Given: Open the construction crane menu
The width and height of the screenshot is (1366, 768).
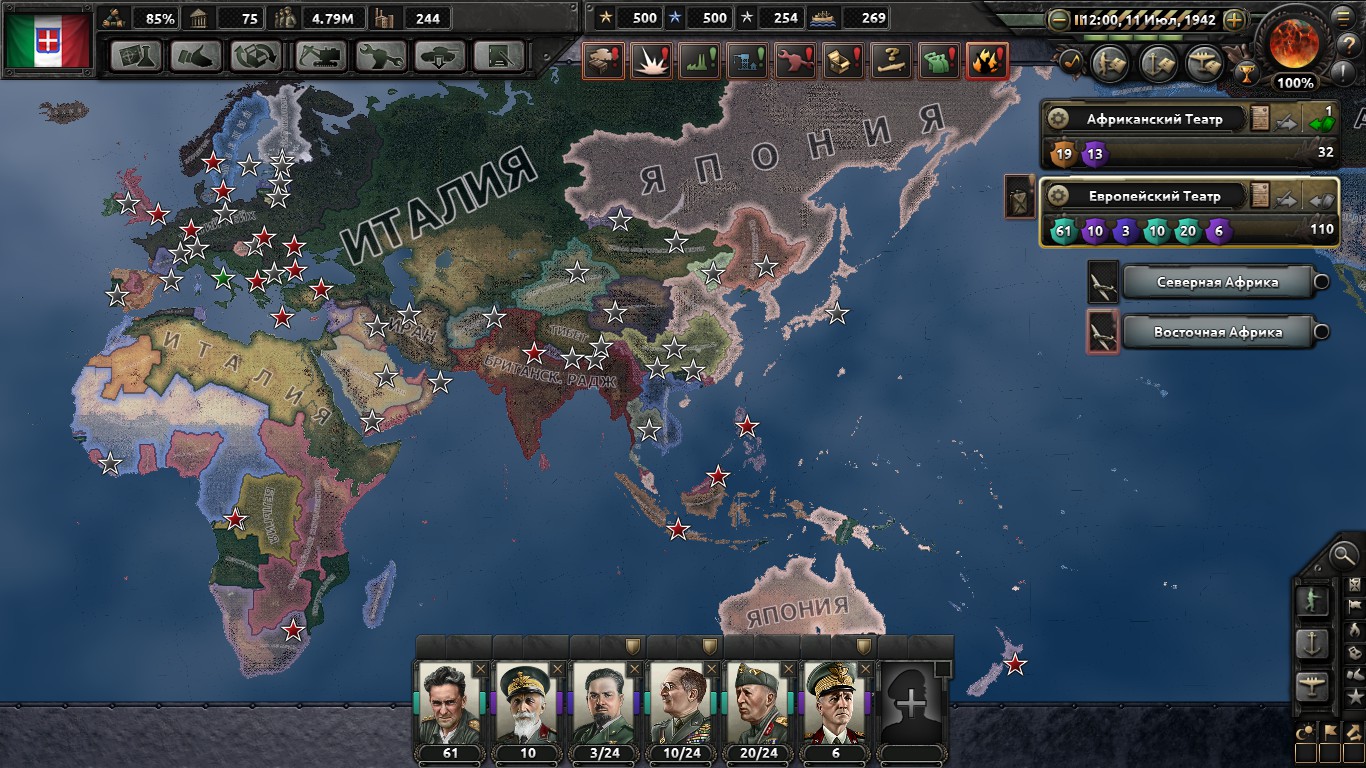Looking at the screenshot, I should pyautogui.click(x=319, y=56).
